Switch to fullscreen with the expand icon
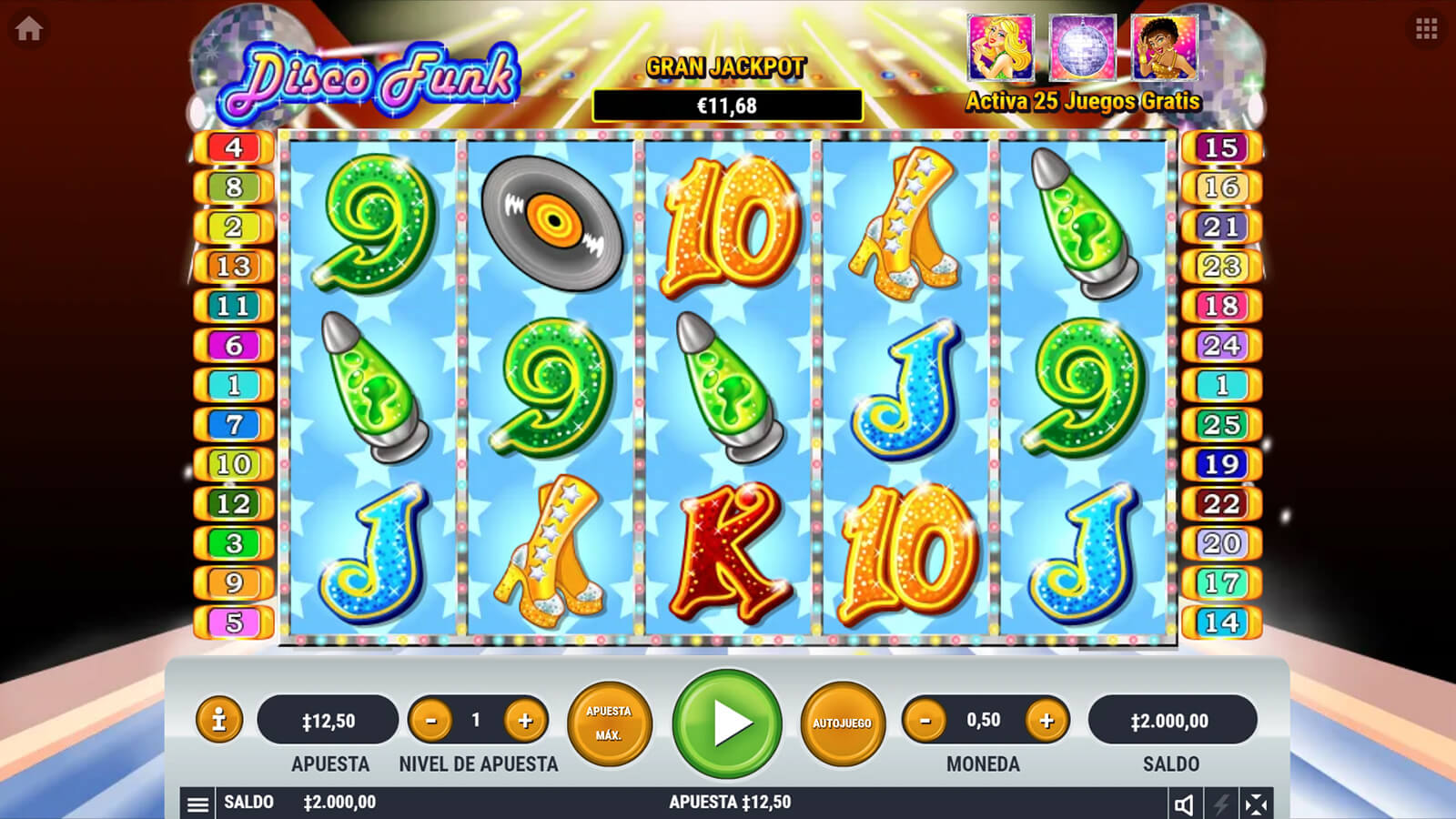 pyautogui.click(x=1256, y=804)
